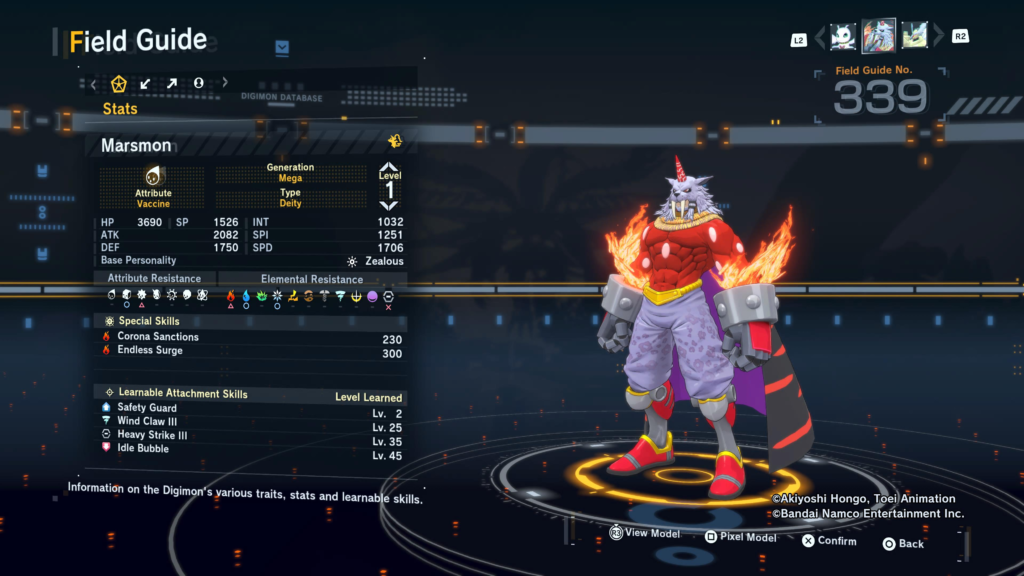Go to previous Digimon with left chevron

pyautogui.click(x=820, y=38)
